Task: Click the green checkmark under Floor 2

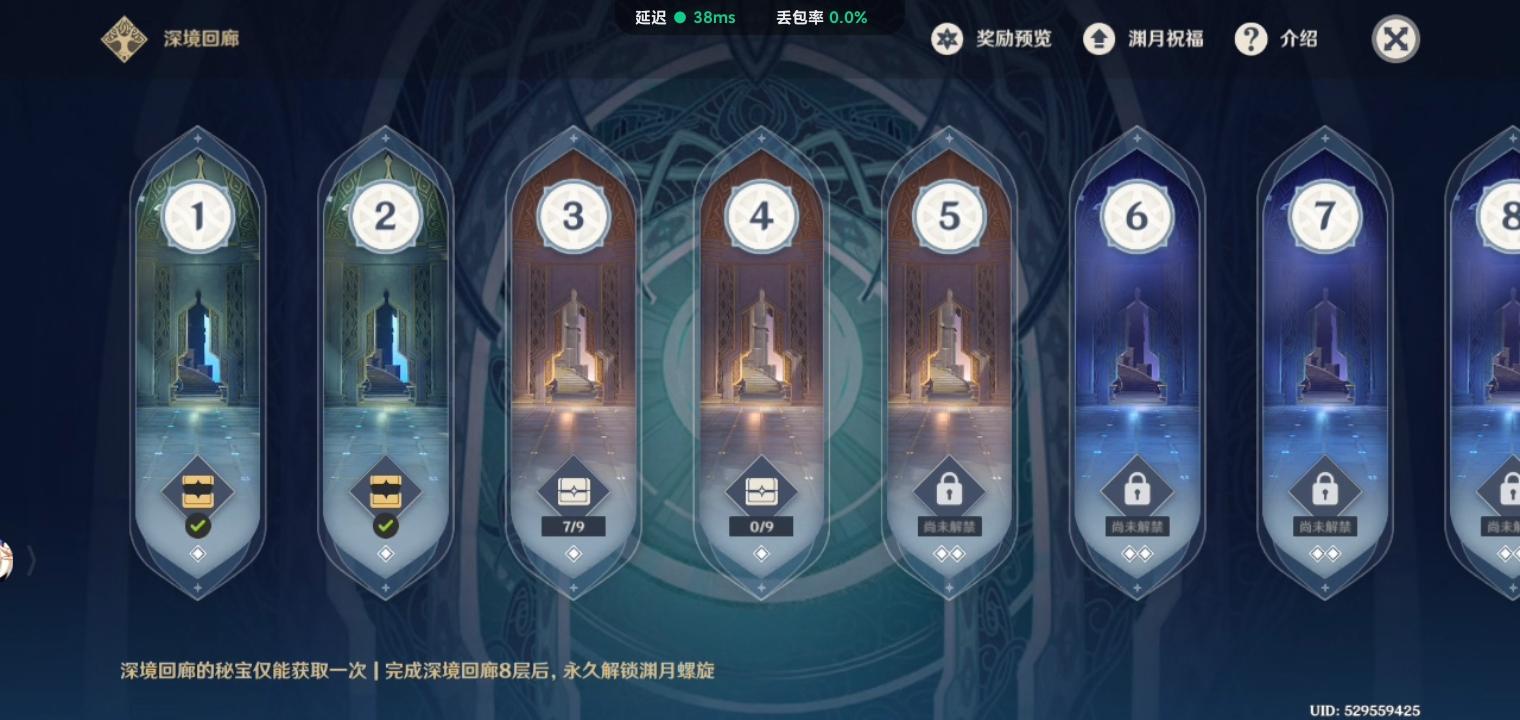Action: tap(385, 526)
